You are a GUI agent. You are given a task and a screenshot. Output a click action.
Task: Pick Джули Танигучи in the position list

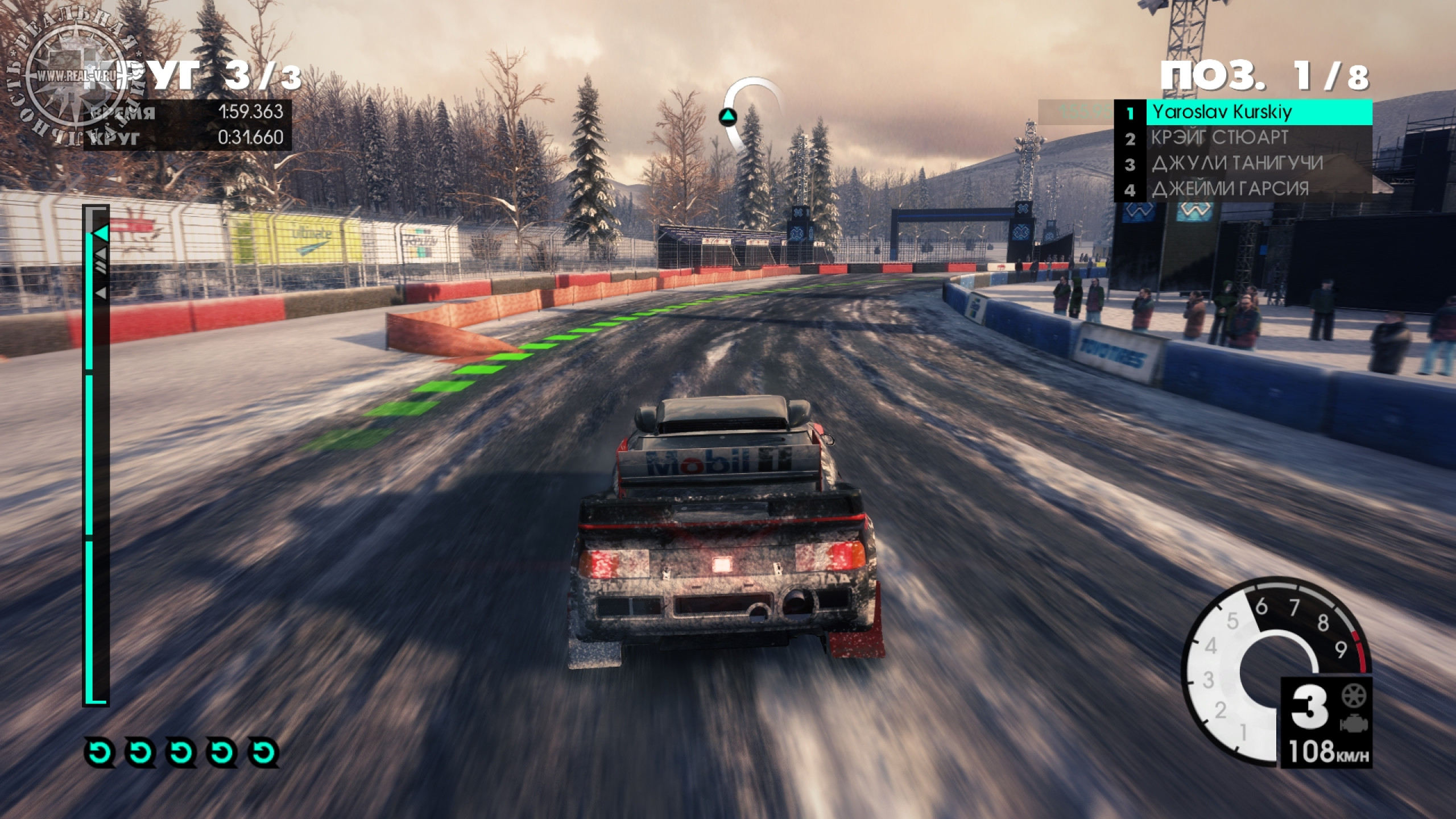coord(1243,164)
